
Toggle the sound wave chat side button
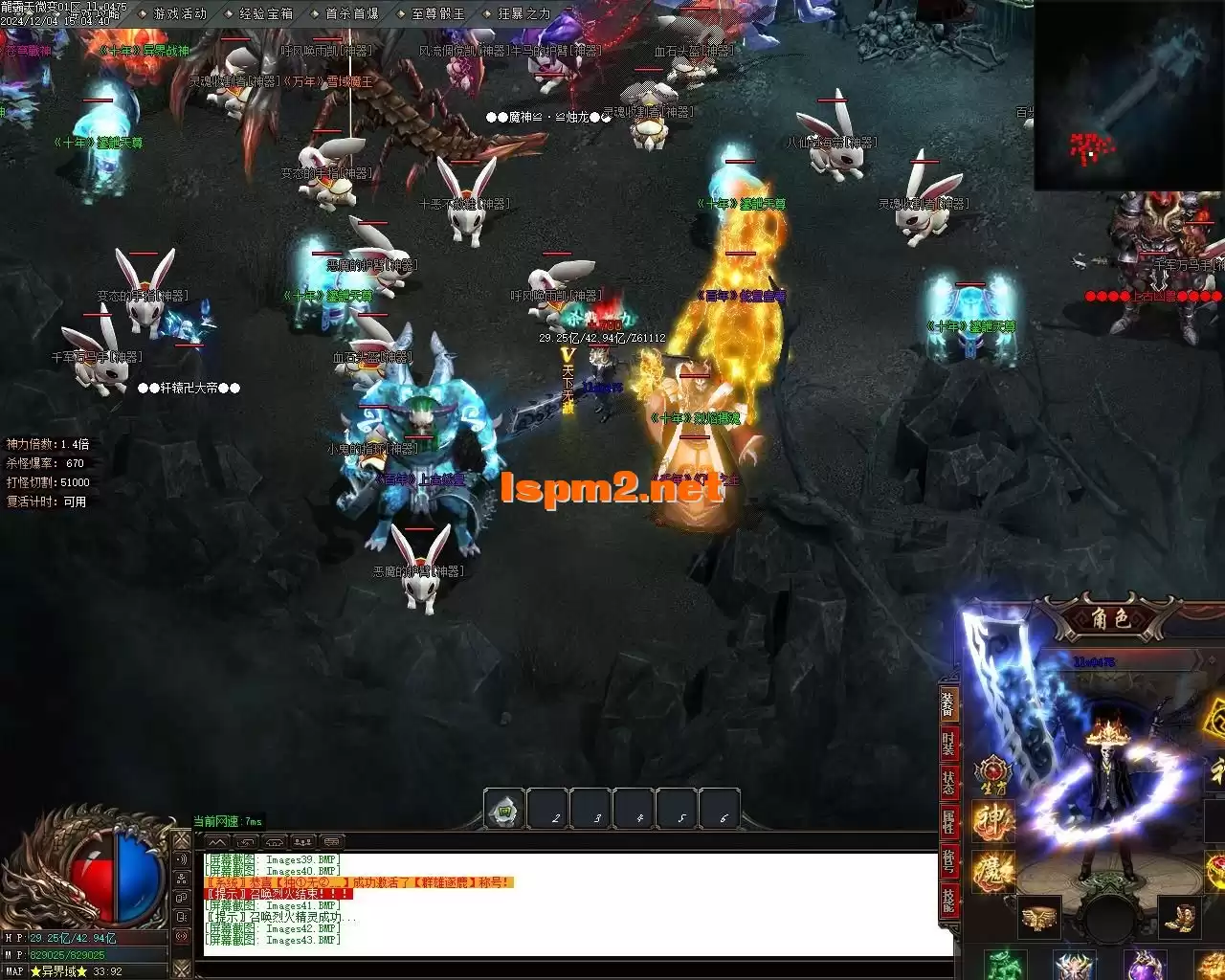182,860
